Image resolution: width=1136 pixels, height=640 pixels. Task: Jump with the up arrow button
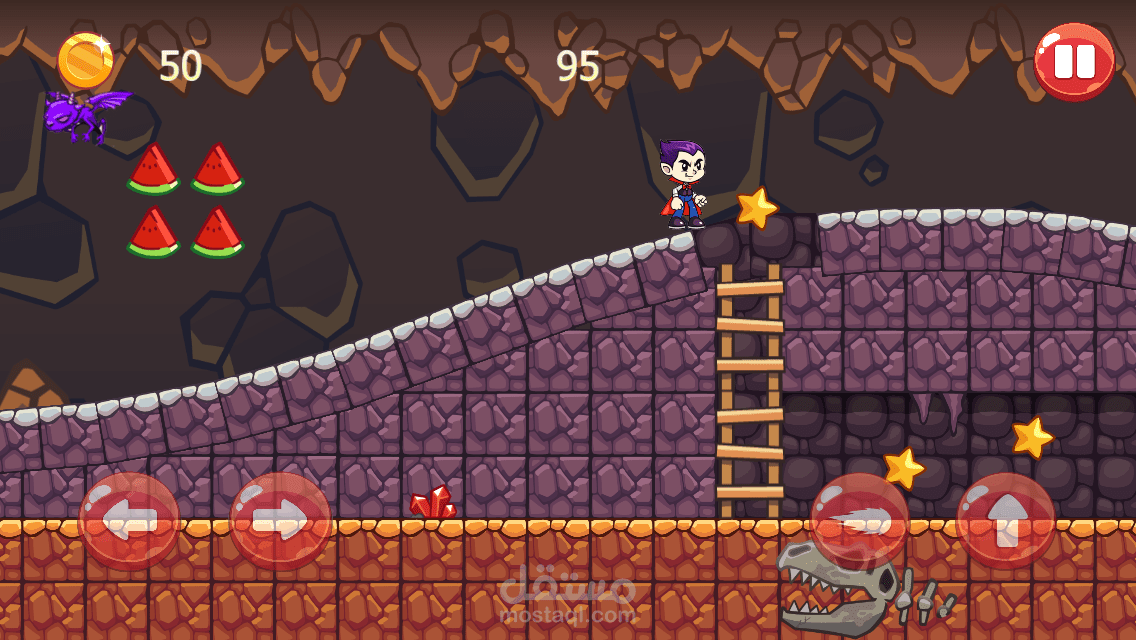pyautogui.click(x=1005, y=521)
